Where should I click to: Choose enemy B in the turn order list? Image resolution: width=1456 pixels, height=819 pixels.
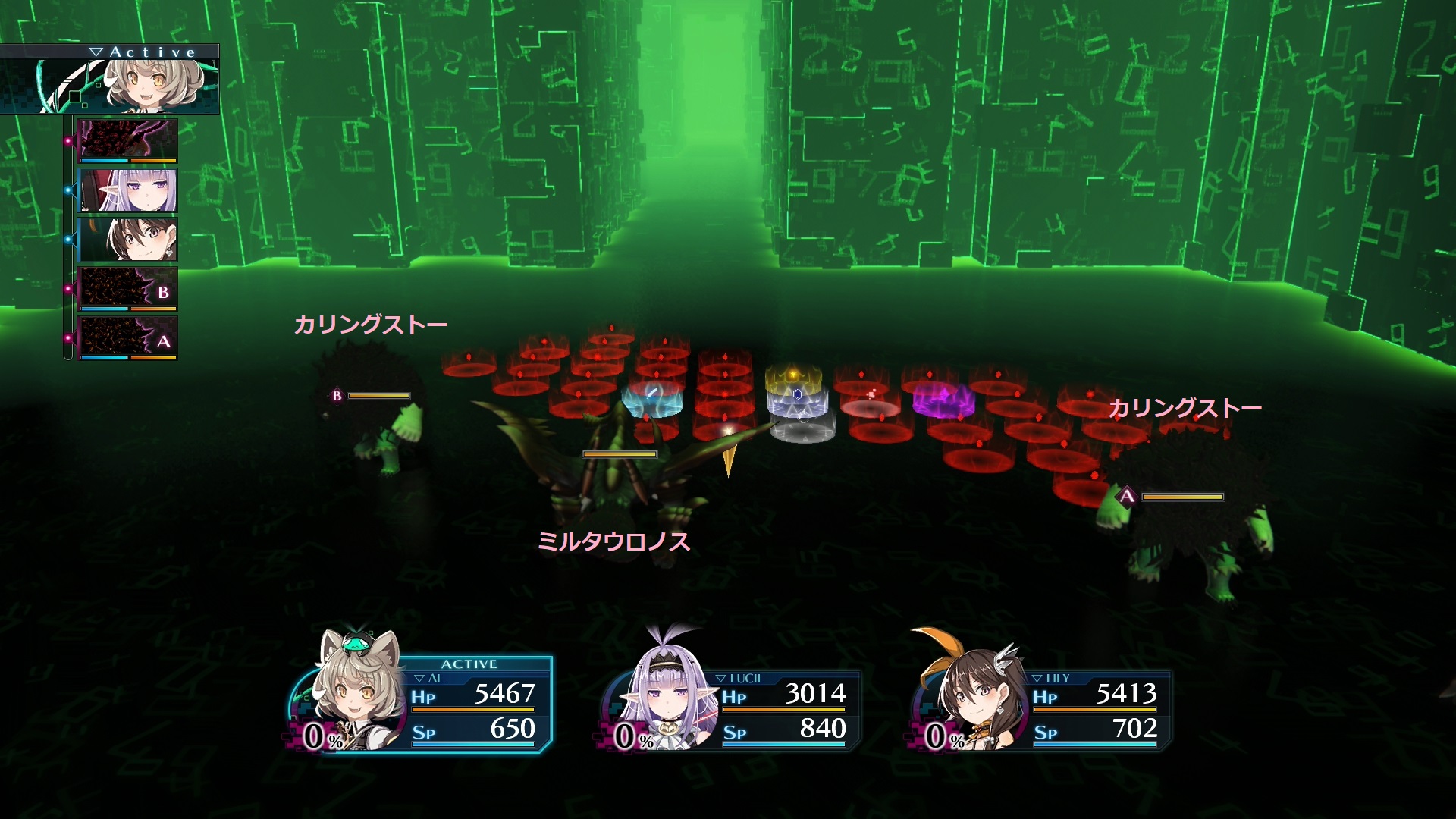point(127,289)
